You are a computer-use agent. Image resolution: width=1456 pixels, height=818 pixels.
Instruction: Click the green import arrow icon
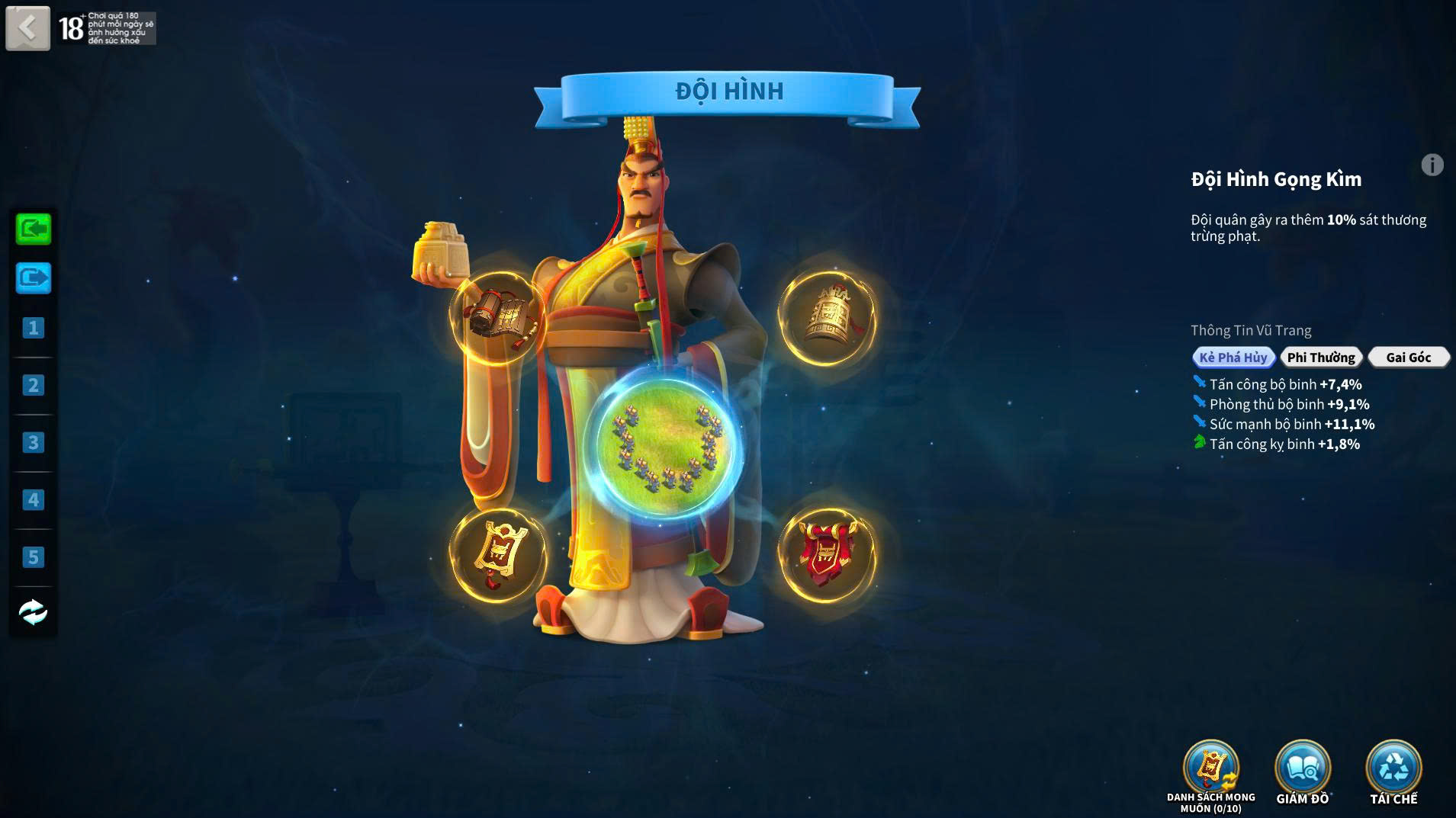pos(34,229)
